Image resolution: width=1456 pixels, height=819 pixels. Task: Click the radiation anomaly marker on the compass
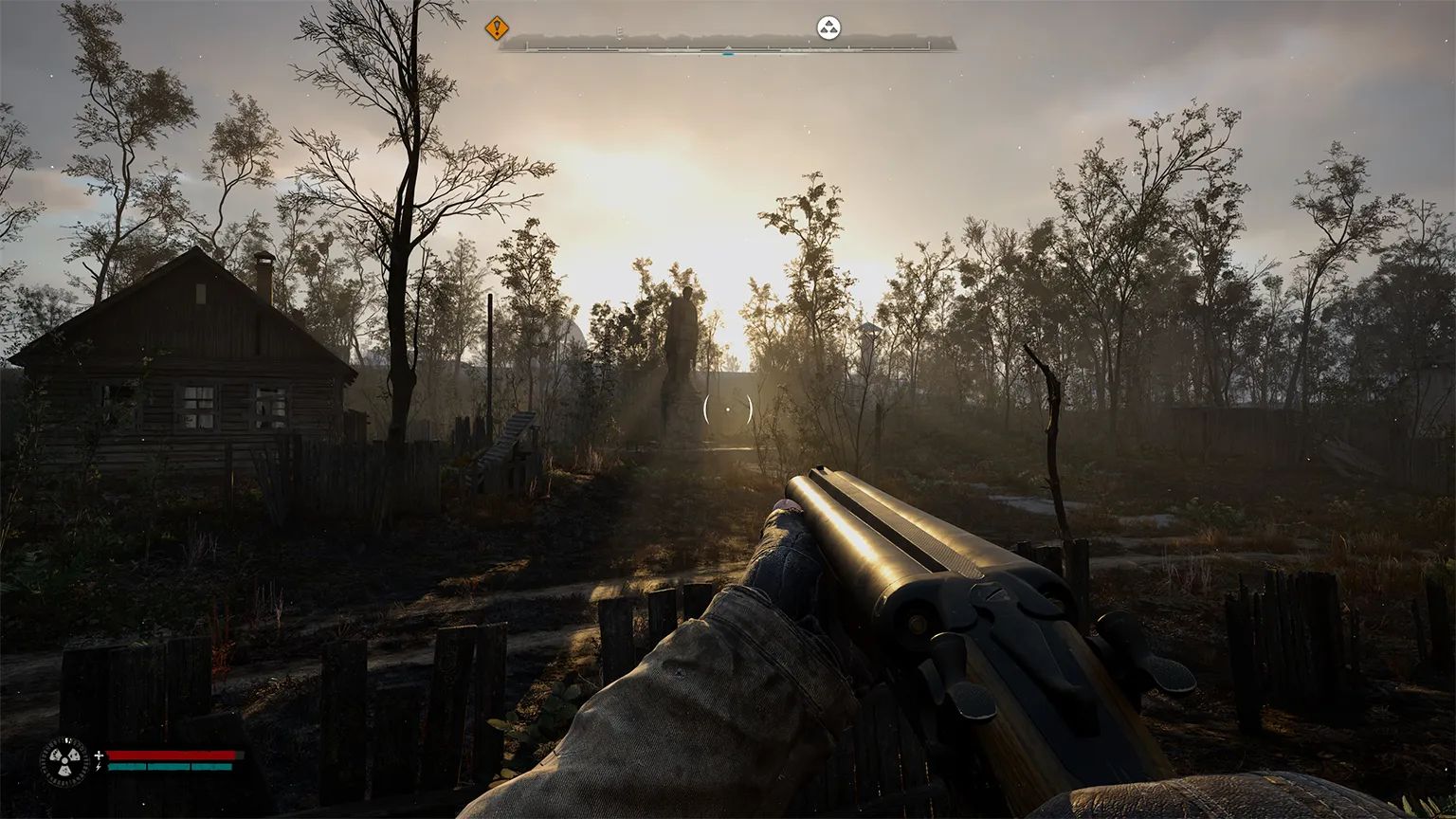[828, 27]
